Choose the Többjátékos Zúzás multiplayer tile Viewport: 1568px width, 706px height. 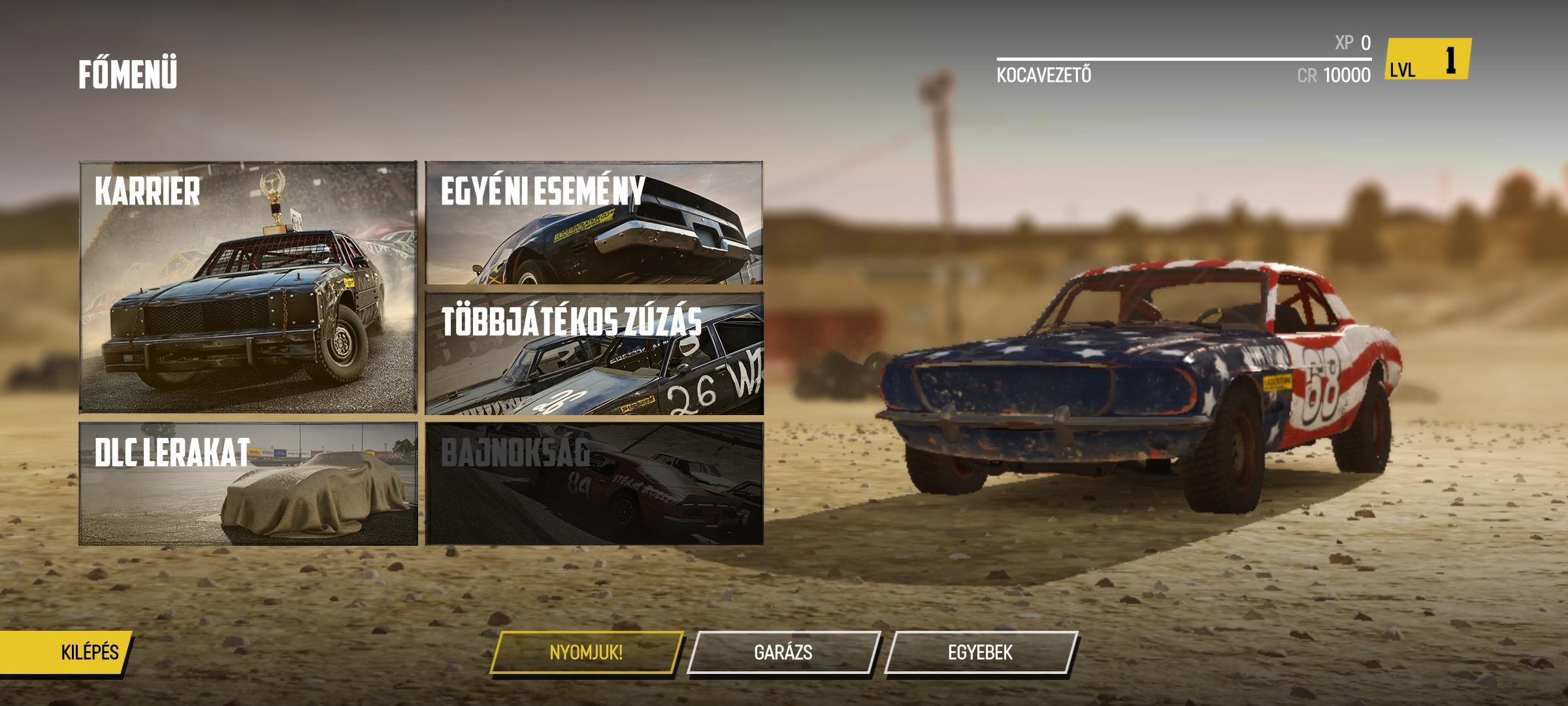click(x=594, y=353)
